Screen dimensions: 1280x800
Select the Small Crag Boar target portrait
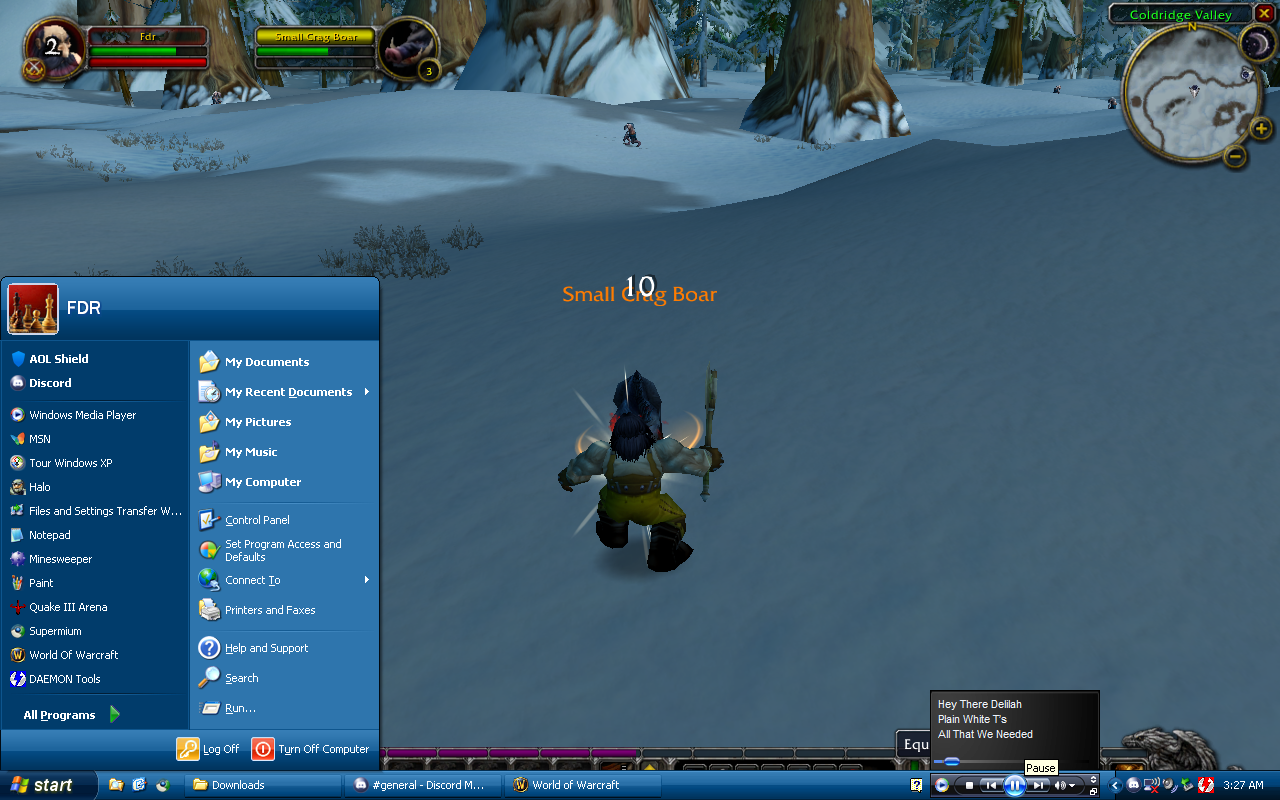(408, 46)
